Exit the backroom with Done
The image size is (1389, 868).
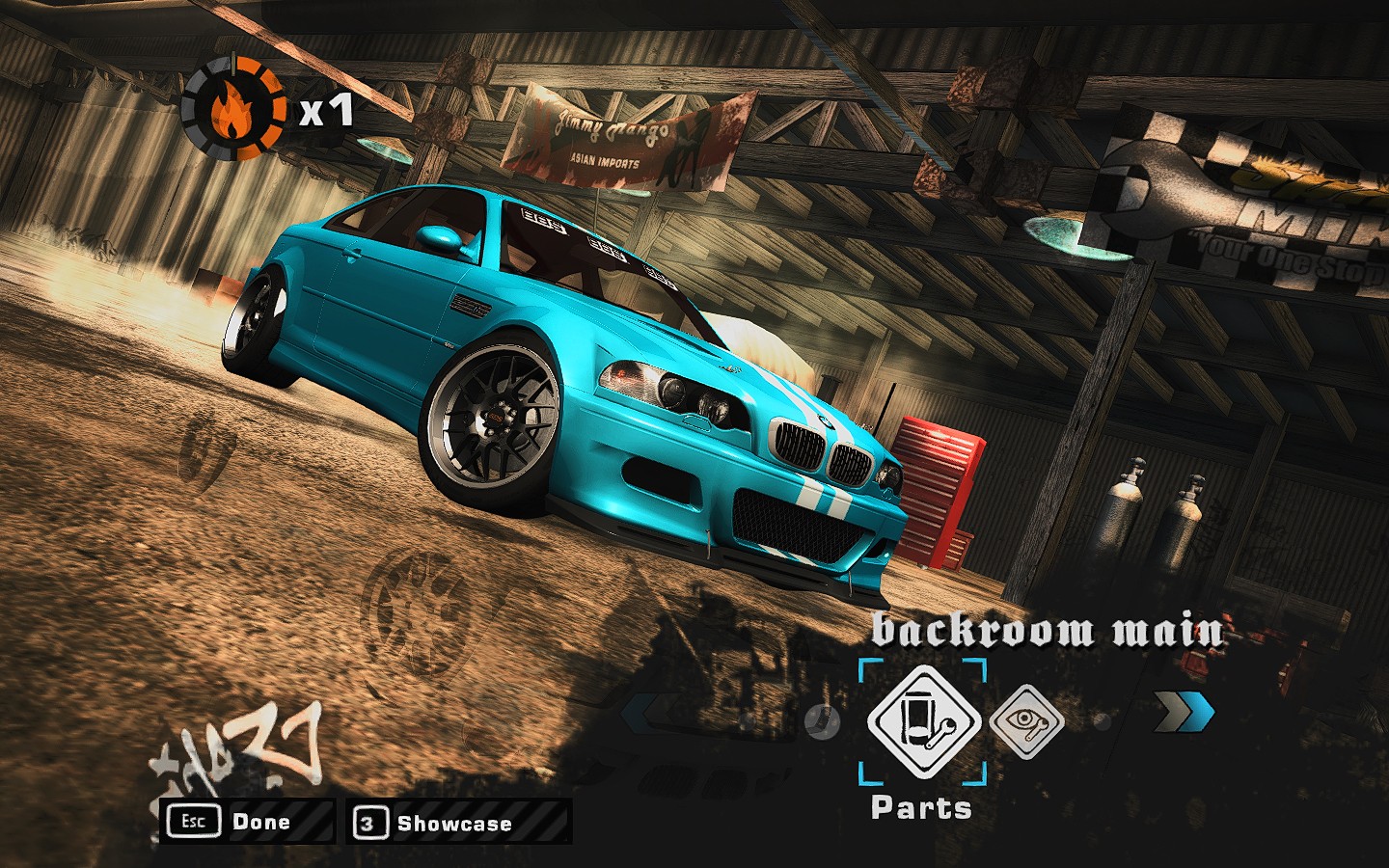coord(246,822)
